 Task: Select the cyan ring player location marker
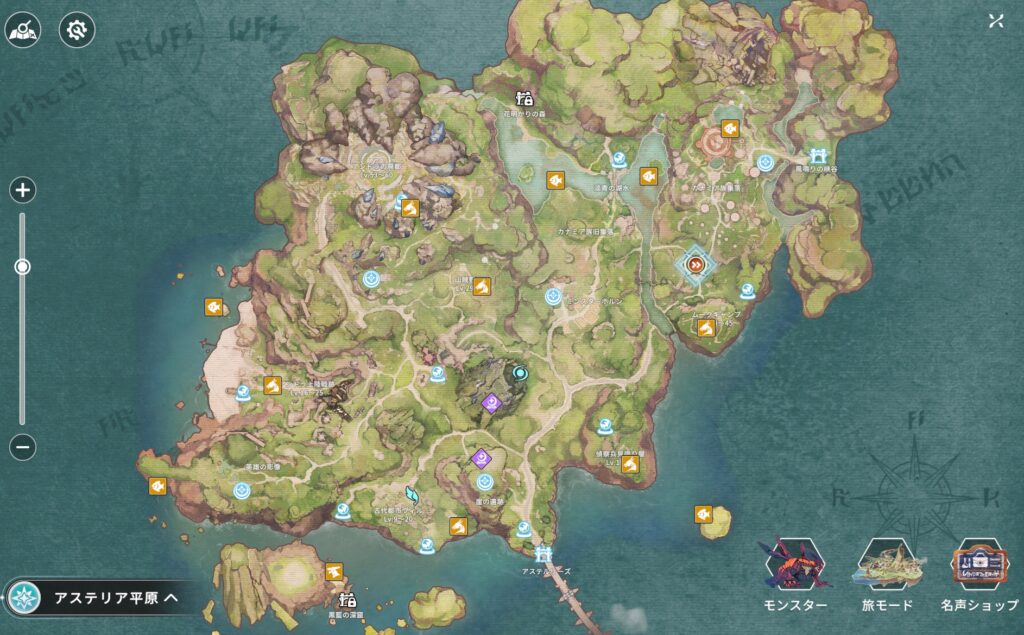click(519, 373)
